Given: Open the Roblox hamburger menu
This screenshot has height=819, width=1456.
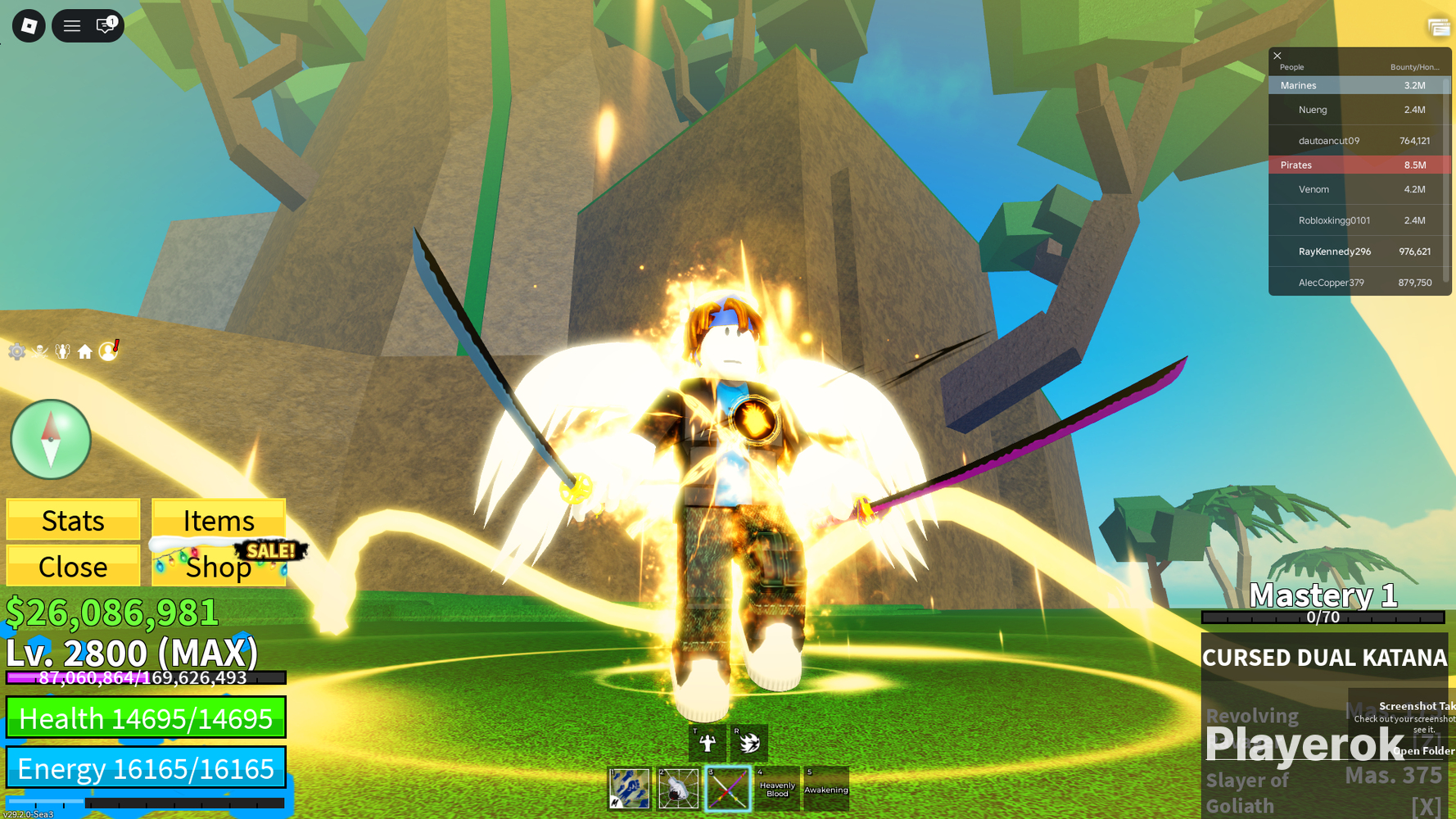Looking at the screenshot, I should (x=72, y=25).
